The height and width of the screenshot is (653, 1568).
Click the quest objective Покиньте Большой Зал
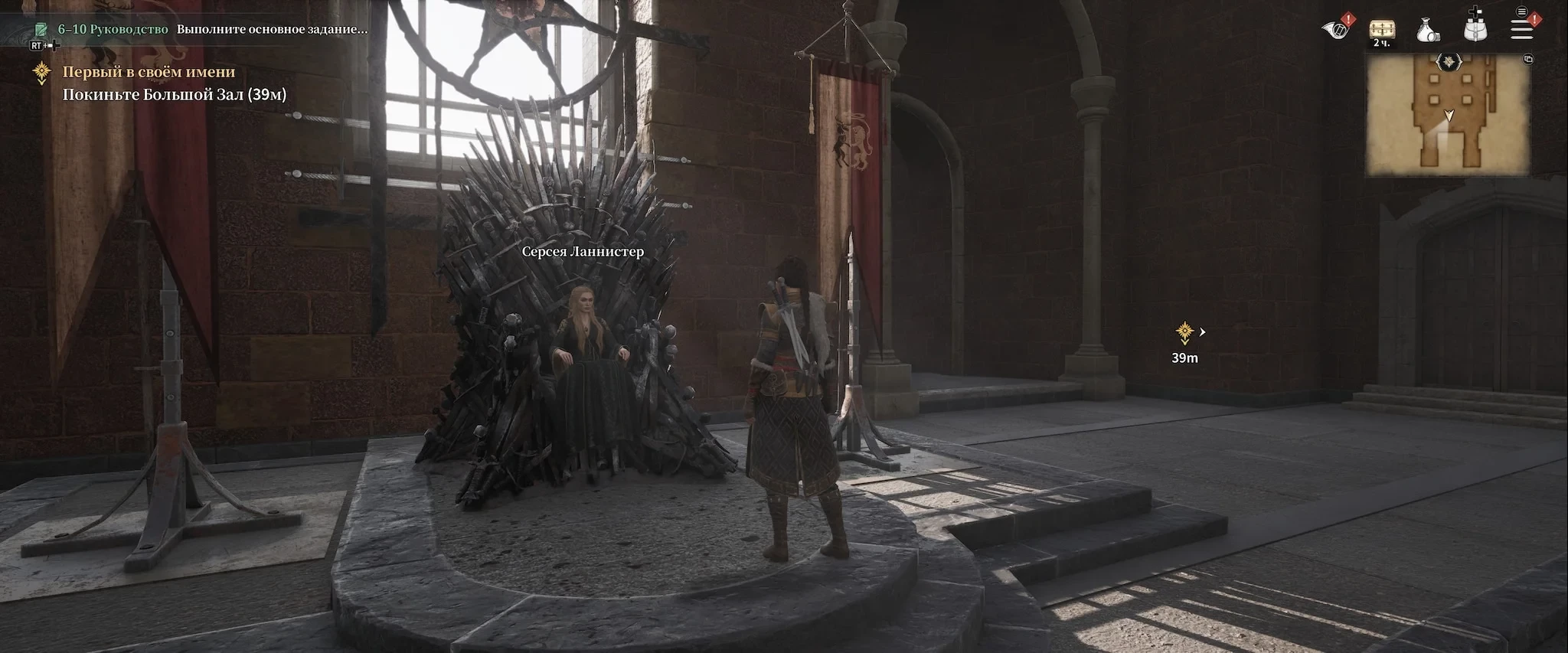[x=174, y=95]
